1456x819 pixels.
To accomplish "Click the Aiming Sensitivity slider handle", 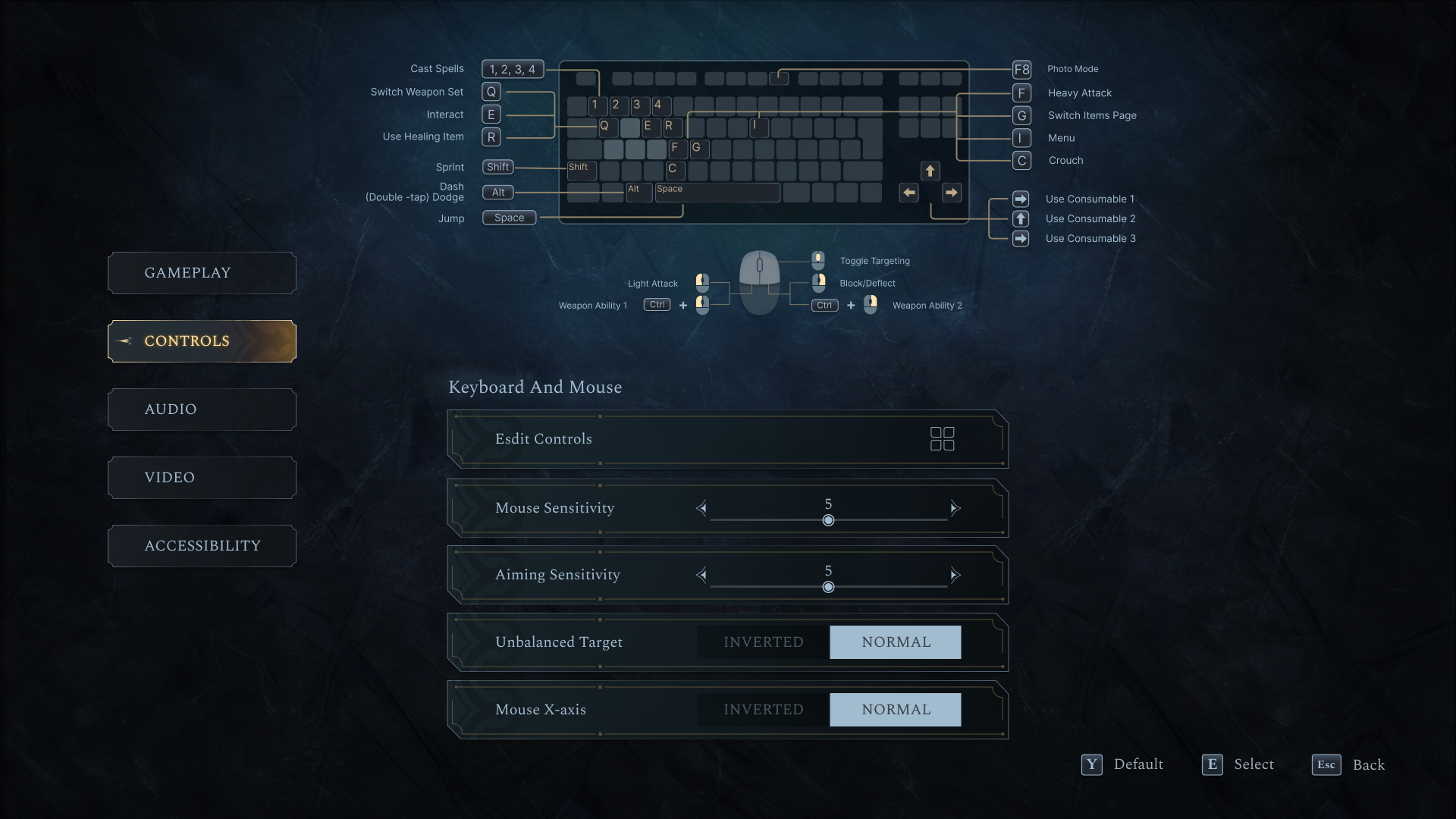I will click(828, 587).
